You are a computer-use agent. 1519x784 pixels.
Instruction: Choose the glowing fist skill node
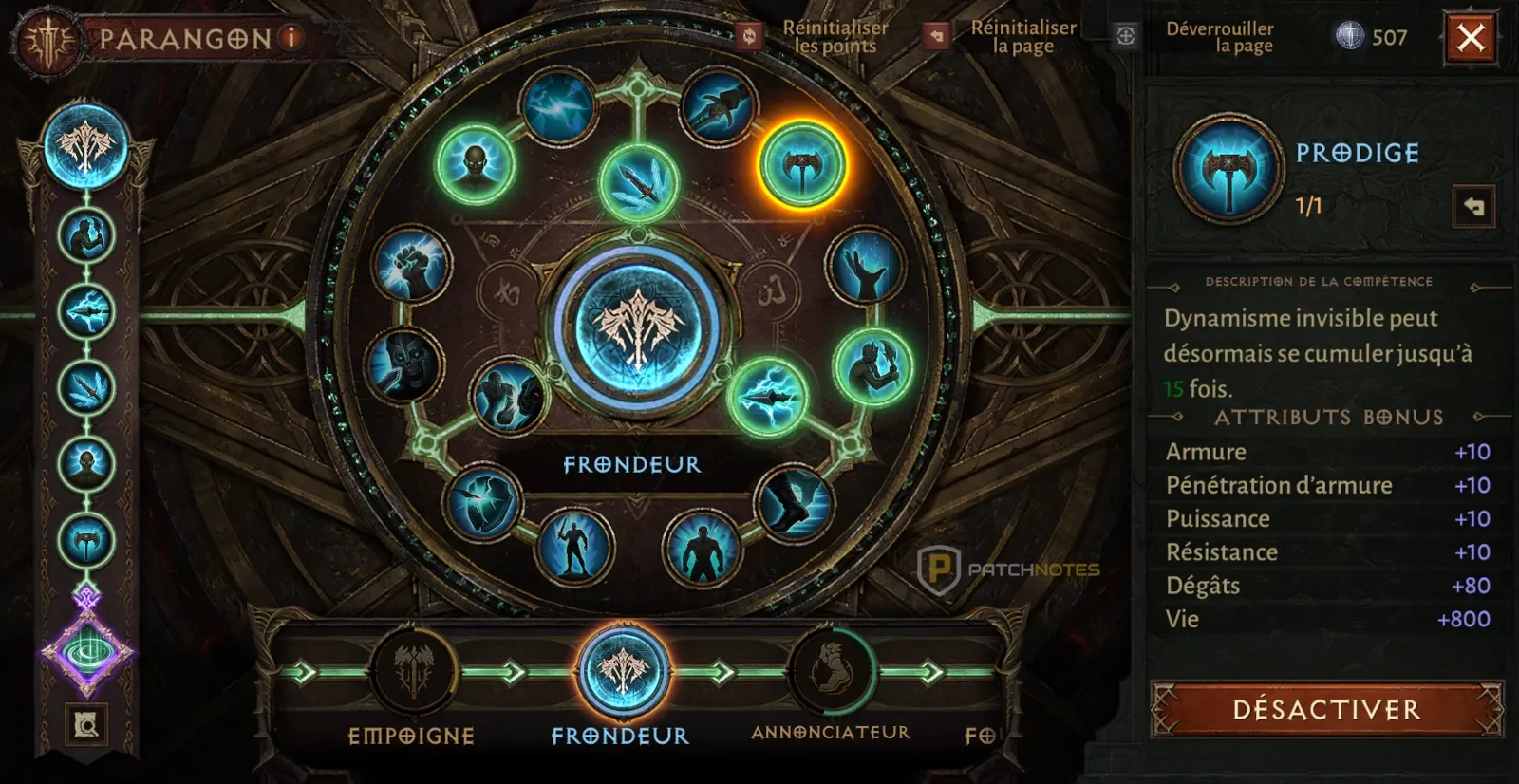point(411,266)
